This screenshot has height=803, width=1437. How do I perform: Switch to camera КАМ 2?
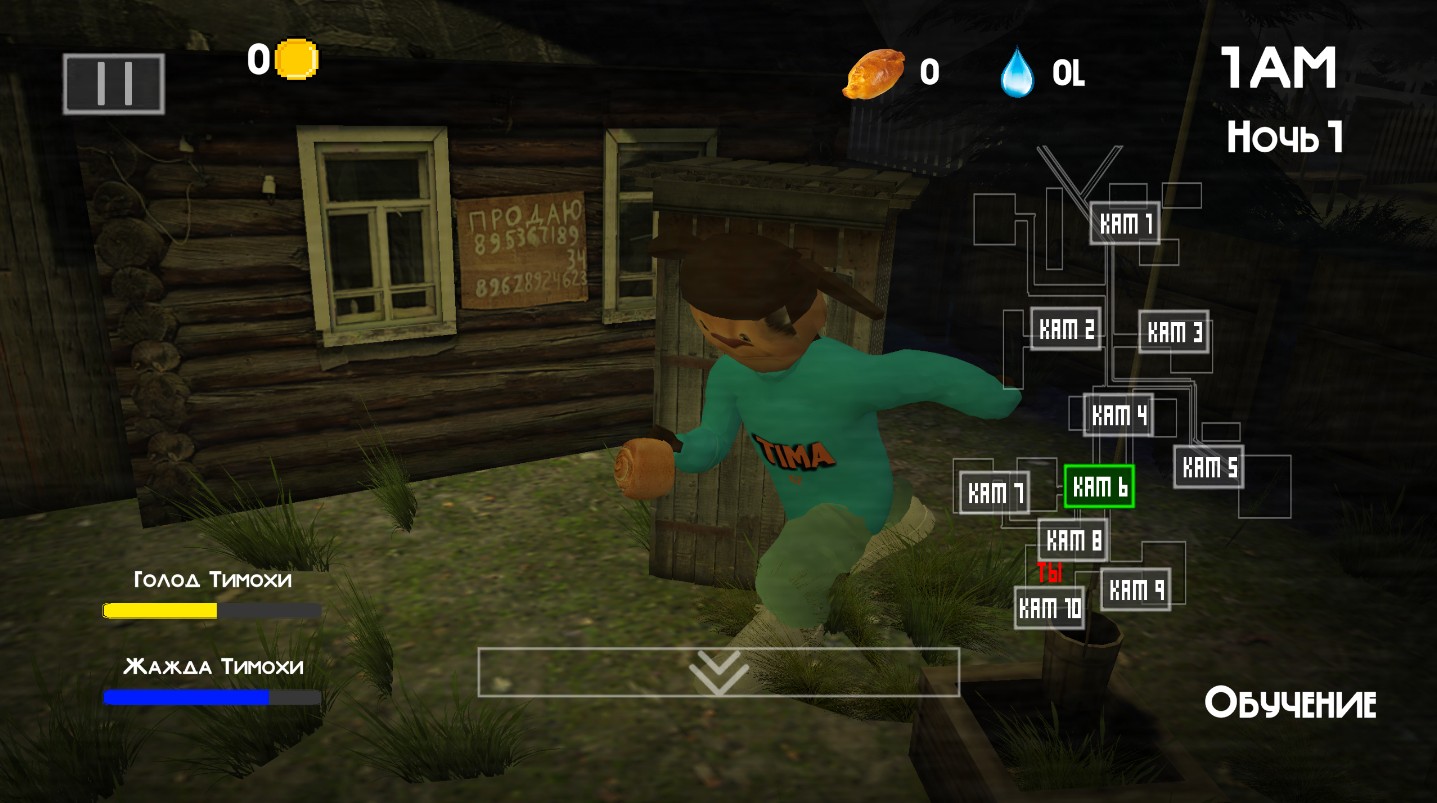click(x=1066, y=329)
